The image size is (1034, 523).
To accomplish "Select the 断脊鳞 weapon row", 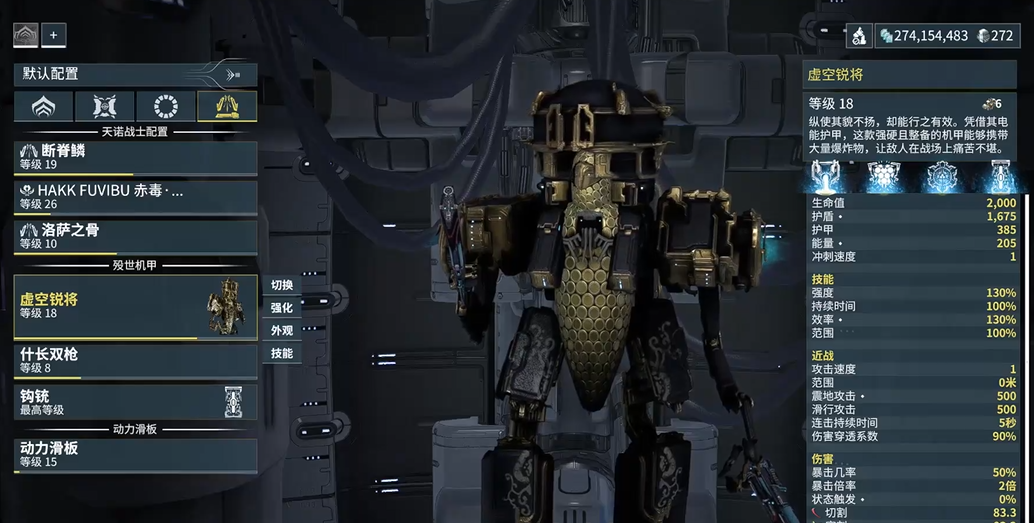I will [x=135, y=156].
